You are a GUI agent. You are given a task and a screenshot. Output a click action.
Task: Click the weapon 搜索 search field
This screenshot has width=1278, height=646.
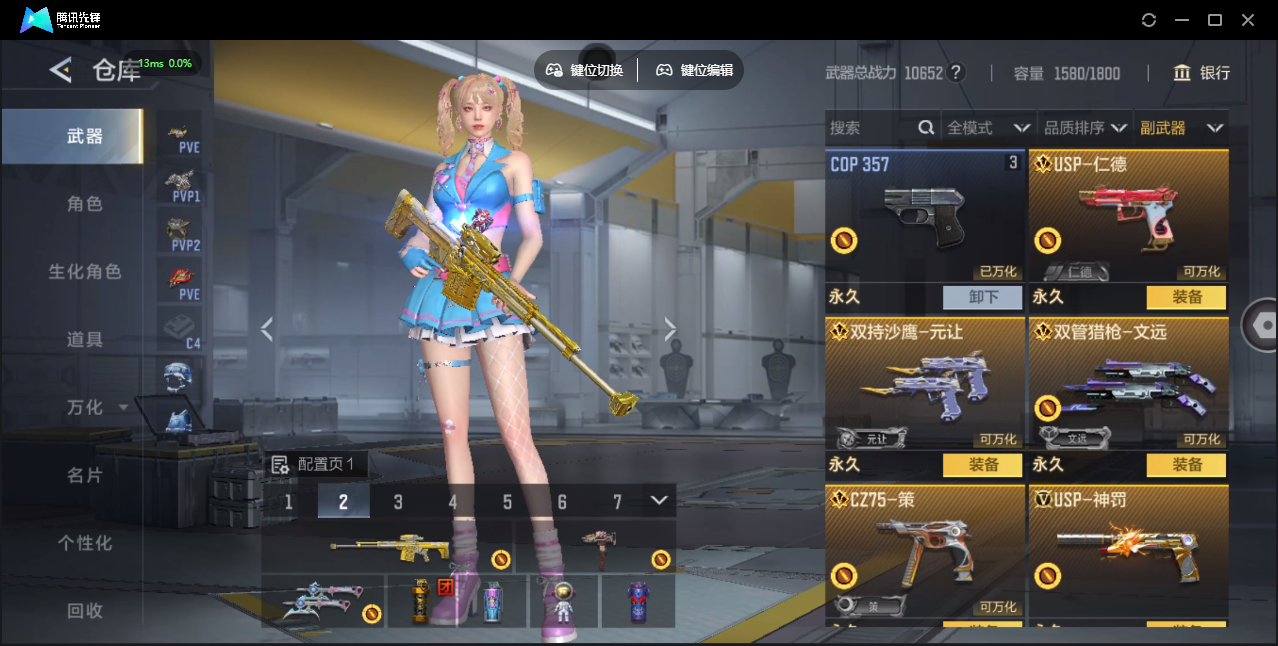click(870, 128)
